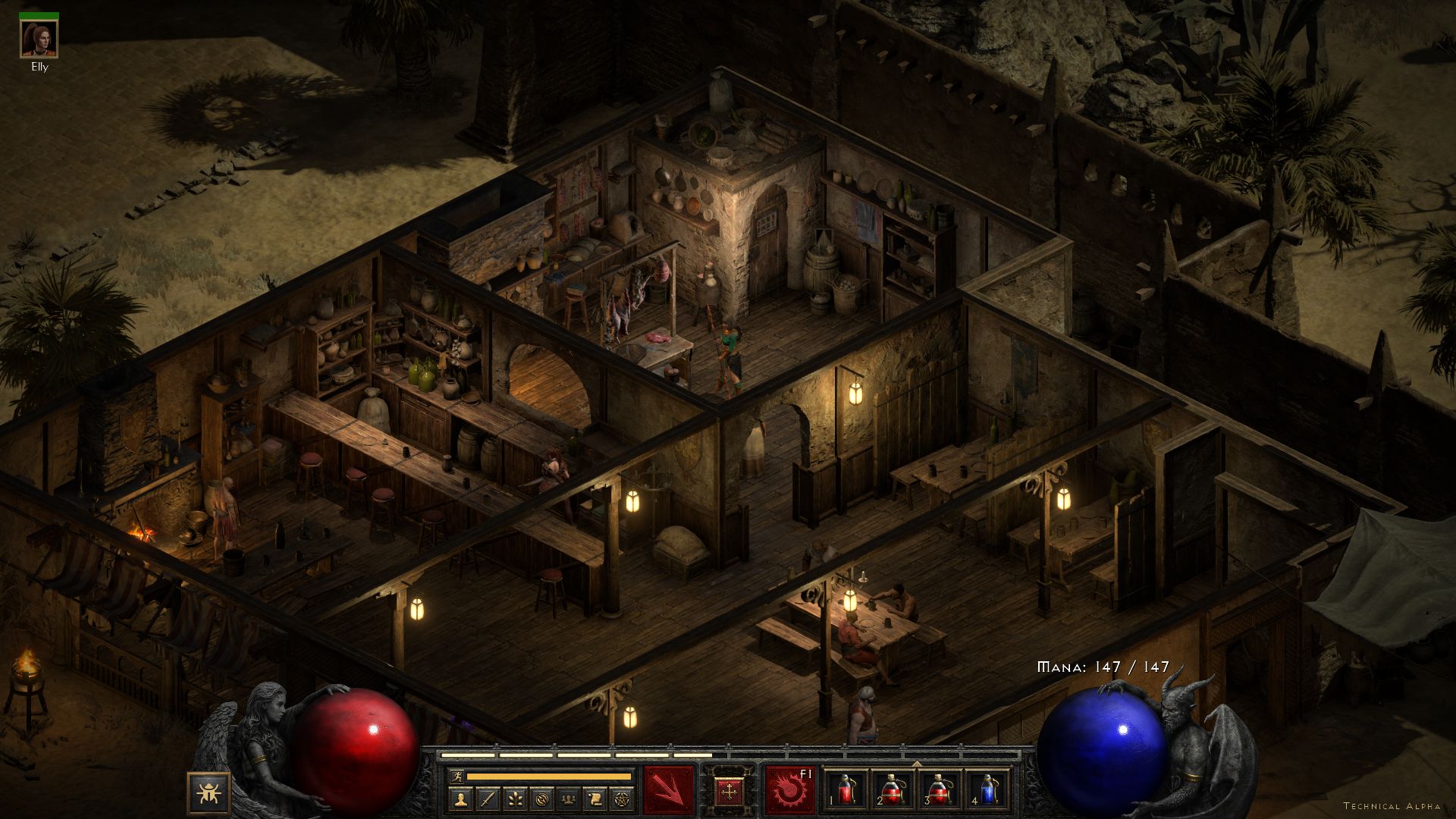The width and height of the screenshot is (1456, 819).
Task: Expand the belt with the small arrow tab
Action: coord(916,764)
